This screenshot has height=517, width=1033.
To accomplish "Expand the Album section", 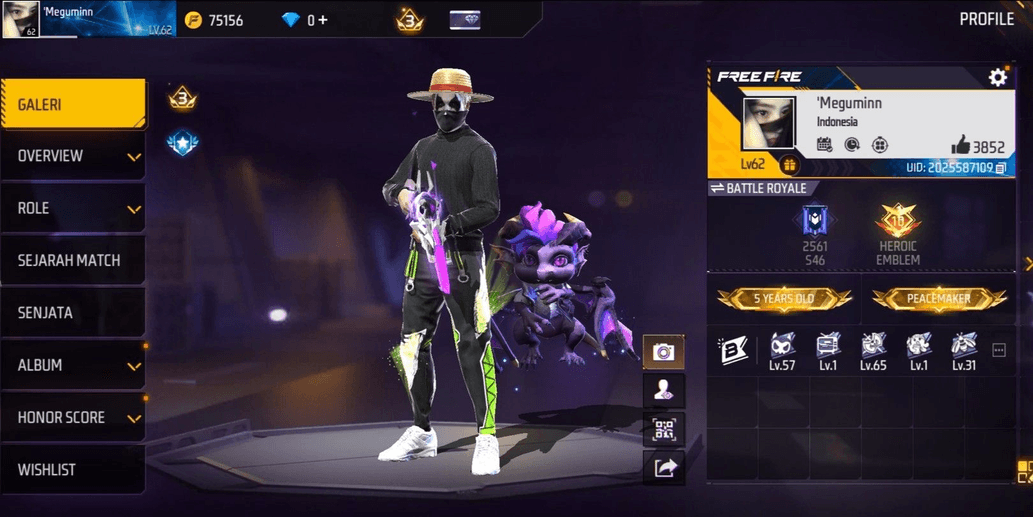I will pos(72,365).
